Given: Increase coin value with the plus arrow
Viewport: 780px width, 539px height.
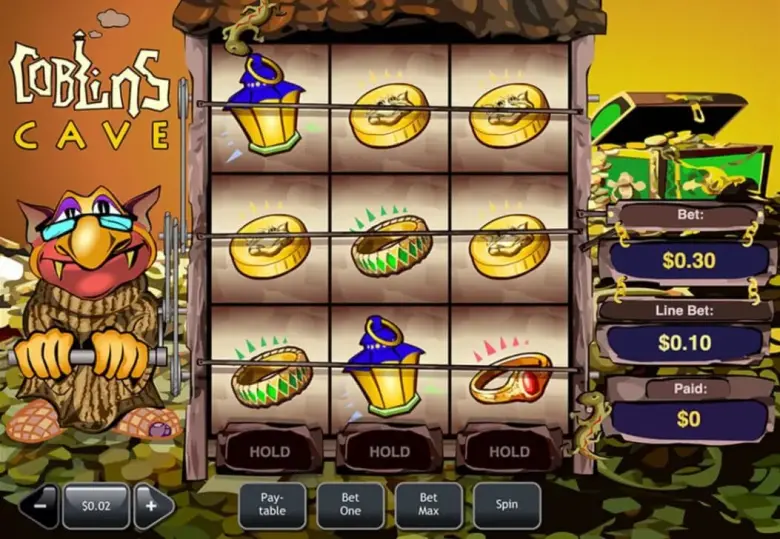Looking at the screenshot, I should click(153, 506).
